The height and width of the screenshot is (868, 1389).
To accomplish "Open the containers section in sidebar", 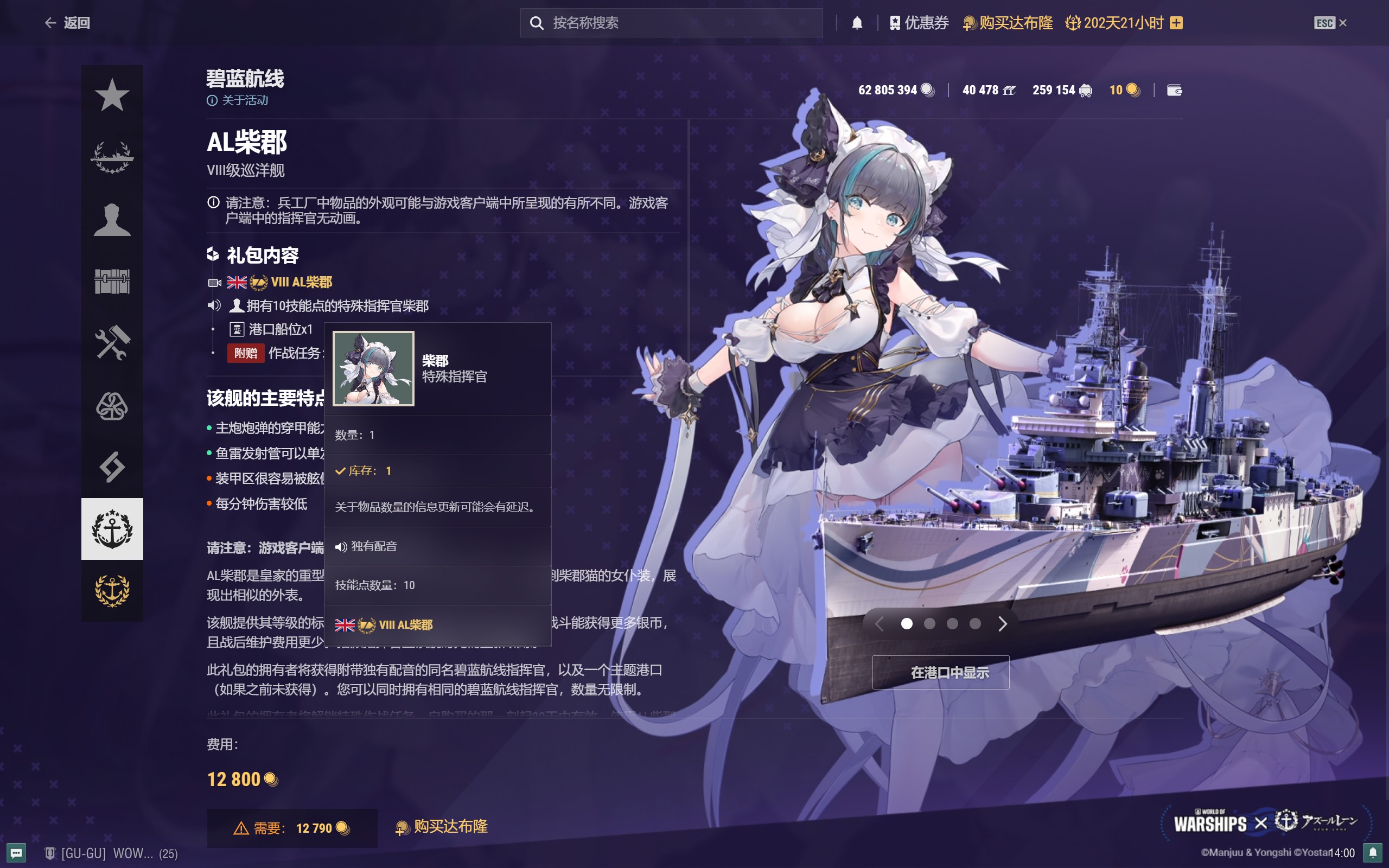I will (x=113, y=282).
